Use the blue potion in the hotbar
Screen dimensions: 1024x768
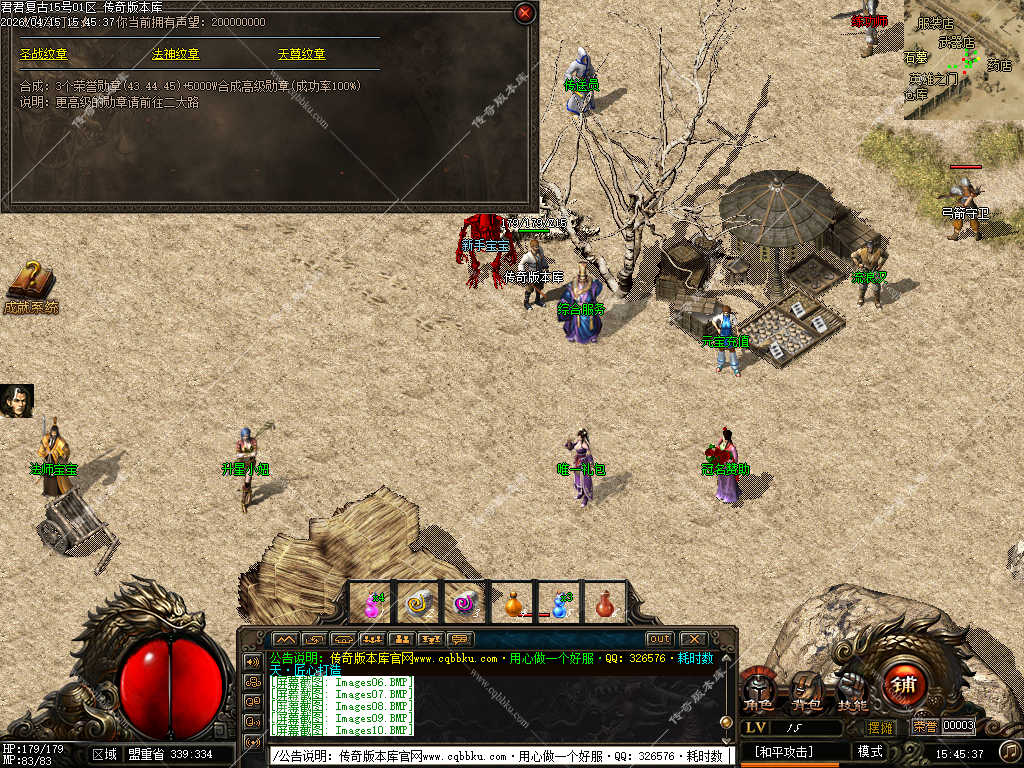[560, 603]
